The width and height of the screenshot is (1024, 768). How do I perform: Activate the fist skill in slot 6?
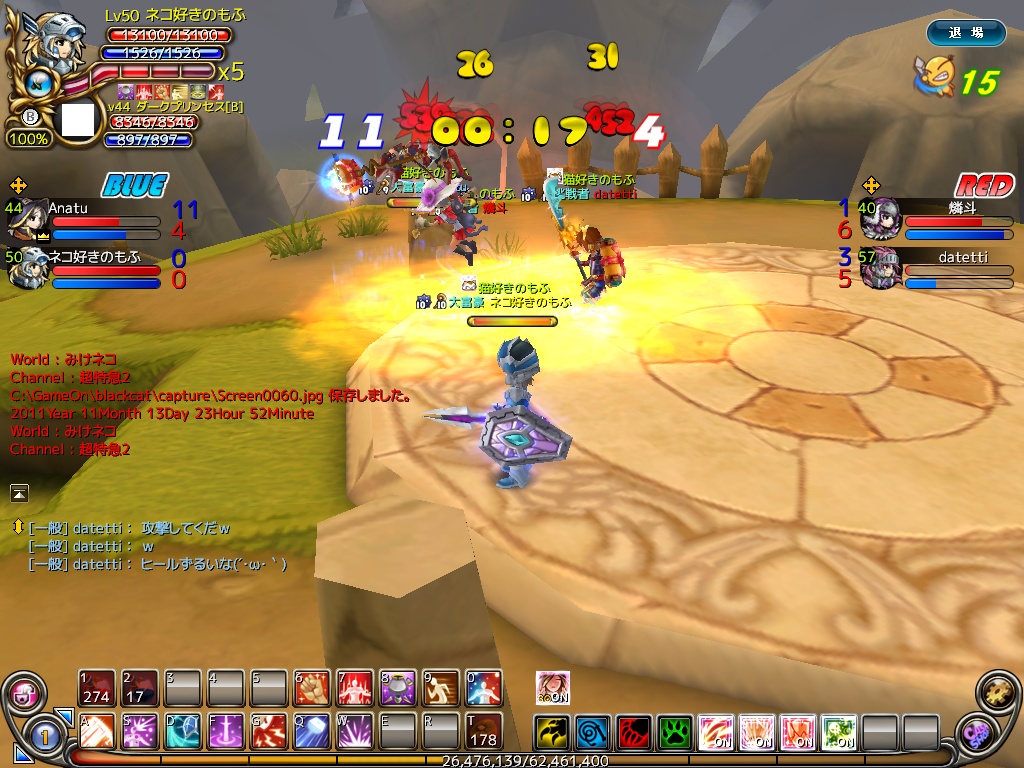click(312, 689)
